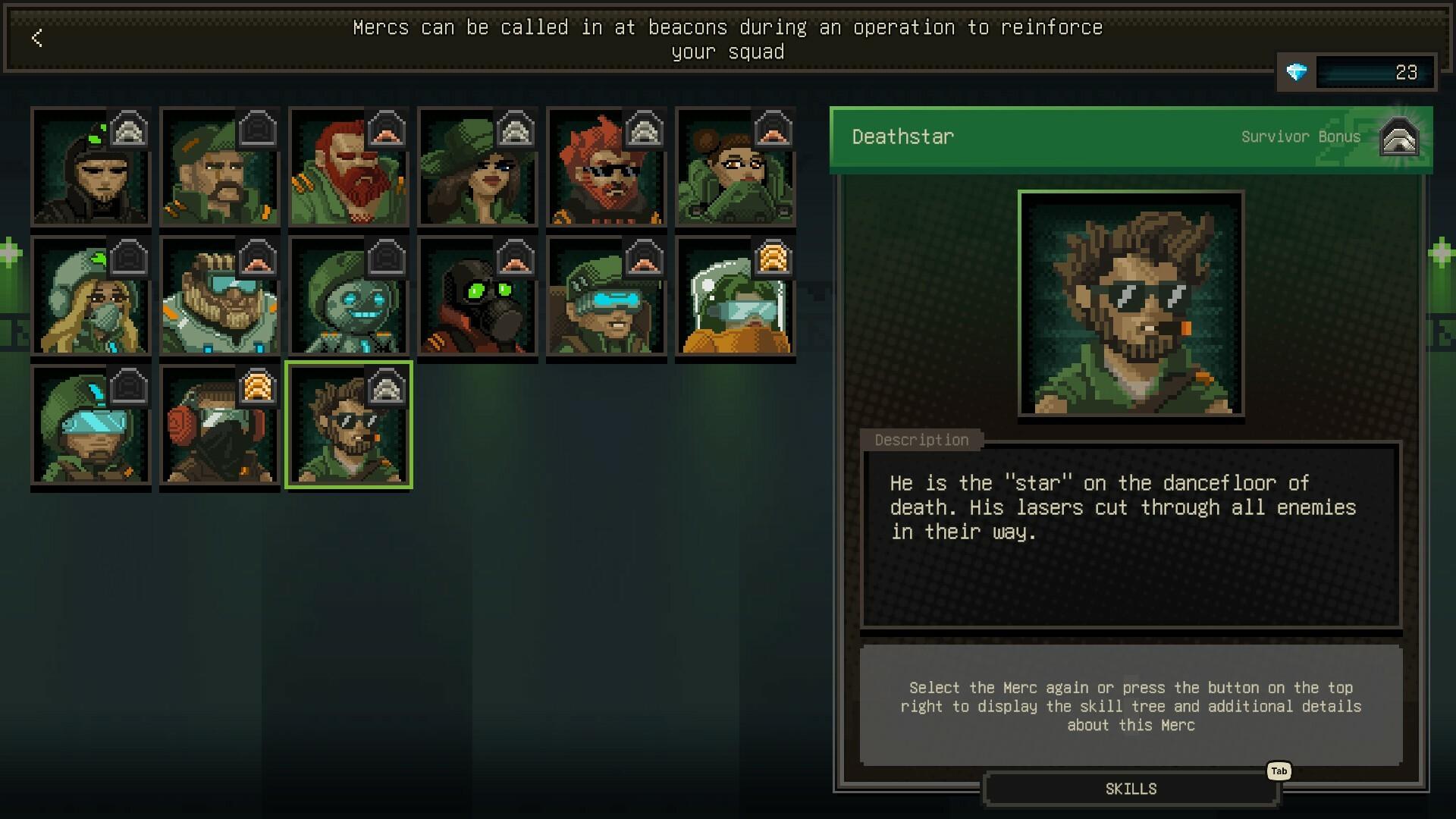The image size is (1456, 819).
Task: Open the Description tab label
Action: coord(922,441)
